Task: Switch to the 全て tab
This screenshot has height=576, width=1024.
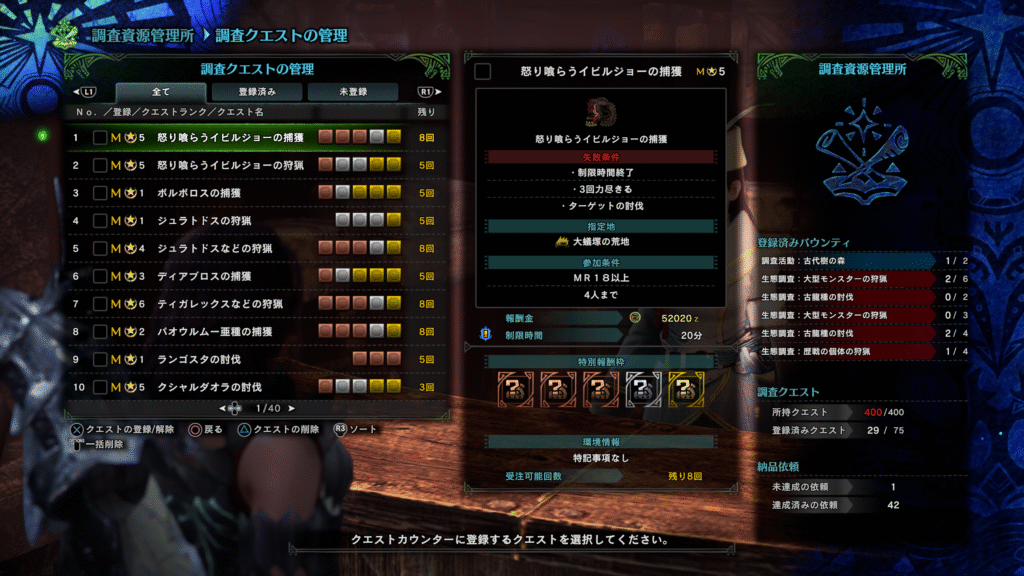Action: tap(160, 92)
